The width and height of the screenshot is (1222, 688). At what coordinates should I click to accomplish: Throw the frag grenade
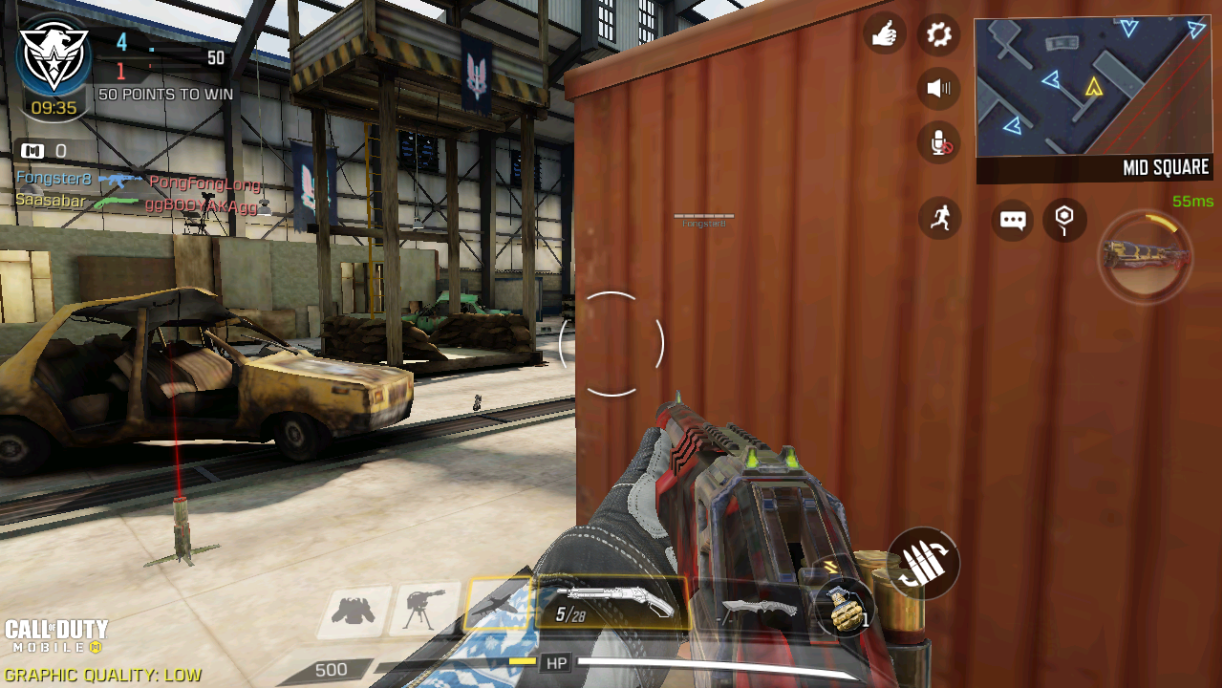(x=845, y=609)
